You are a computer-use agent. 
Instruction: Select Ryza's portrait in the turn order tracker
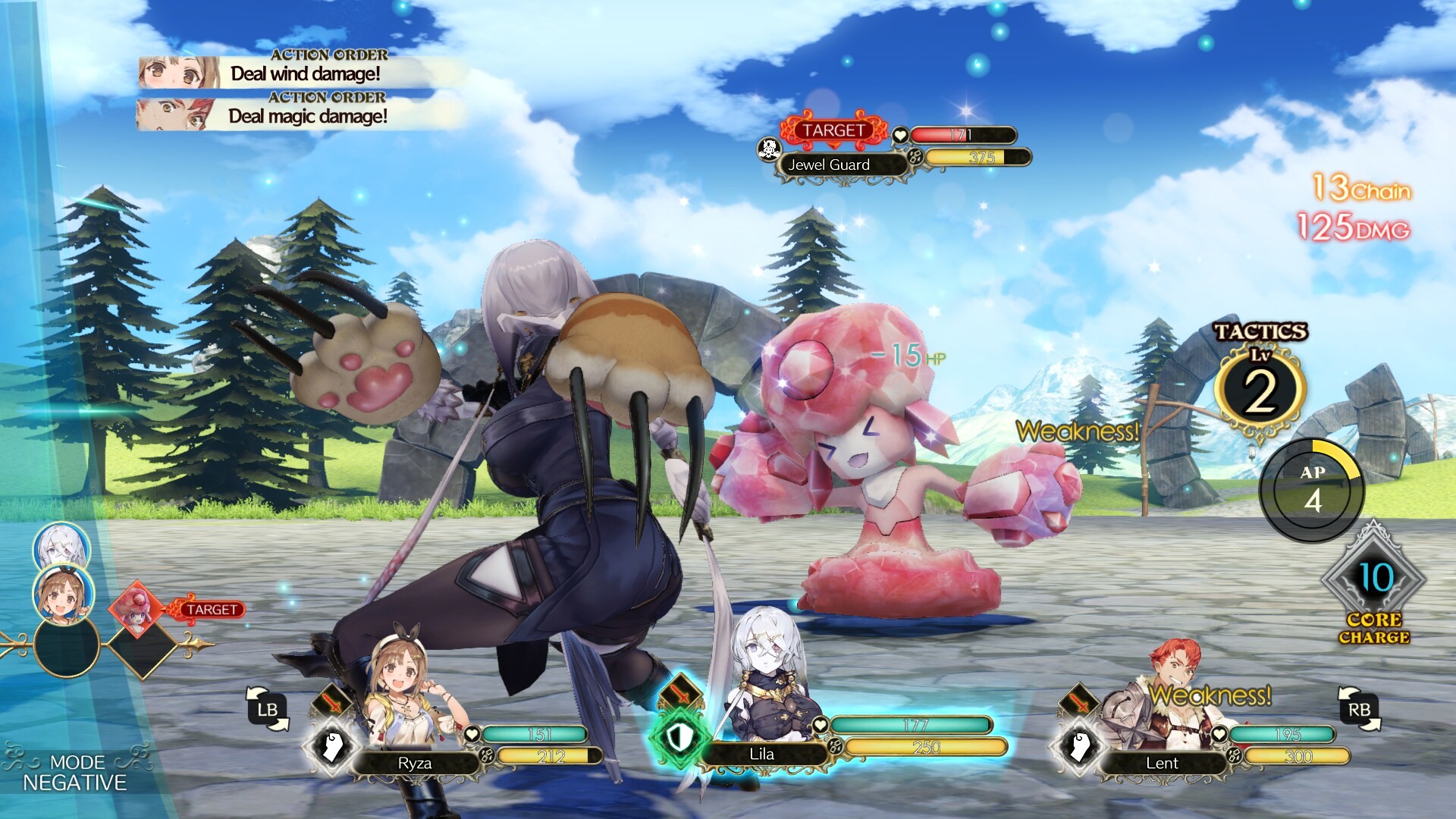tap(65, 595)
